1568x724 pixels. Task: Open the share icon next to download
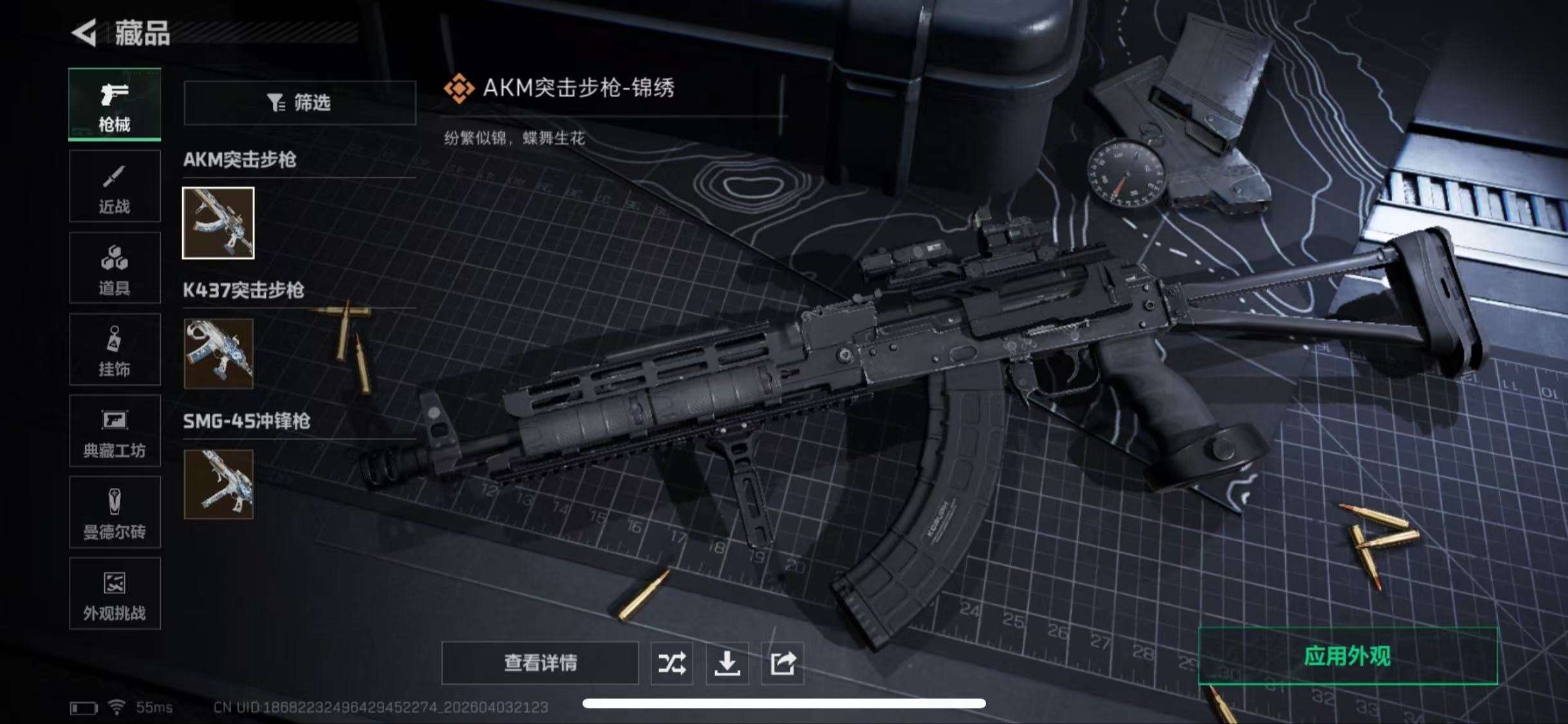pyautogui.click(x=782, y=663)
